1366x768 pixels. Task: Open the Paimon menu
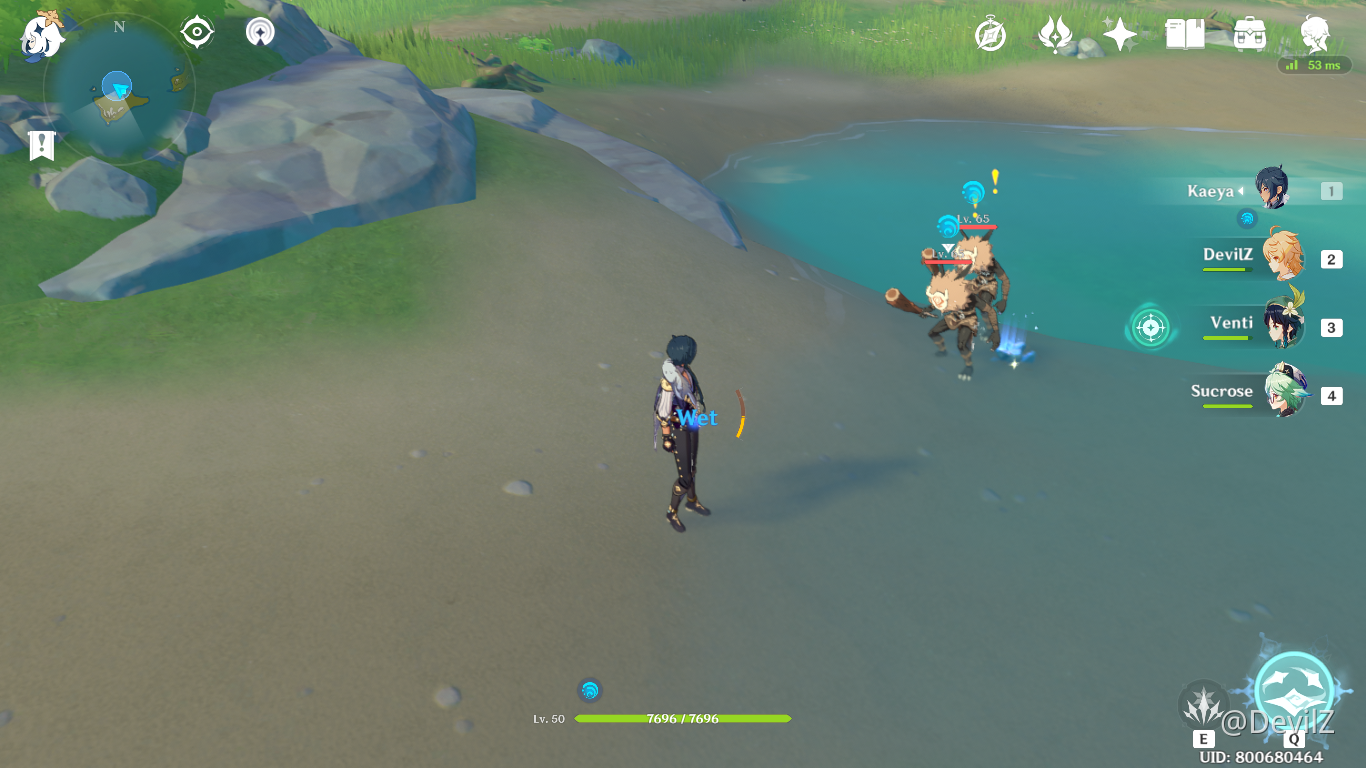42,34
